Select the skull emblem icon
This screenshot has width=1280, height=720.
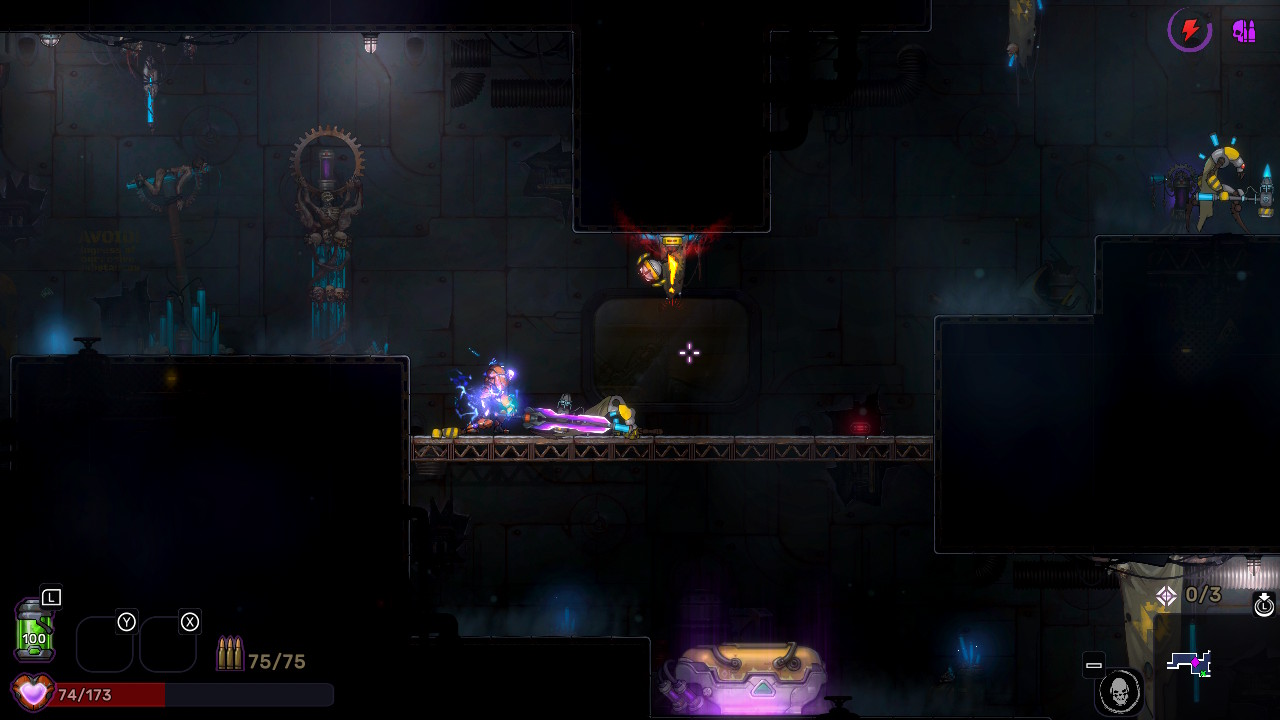click(x=1119, y=691)
